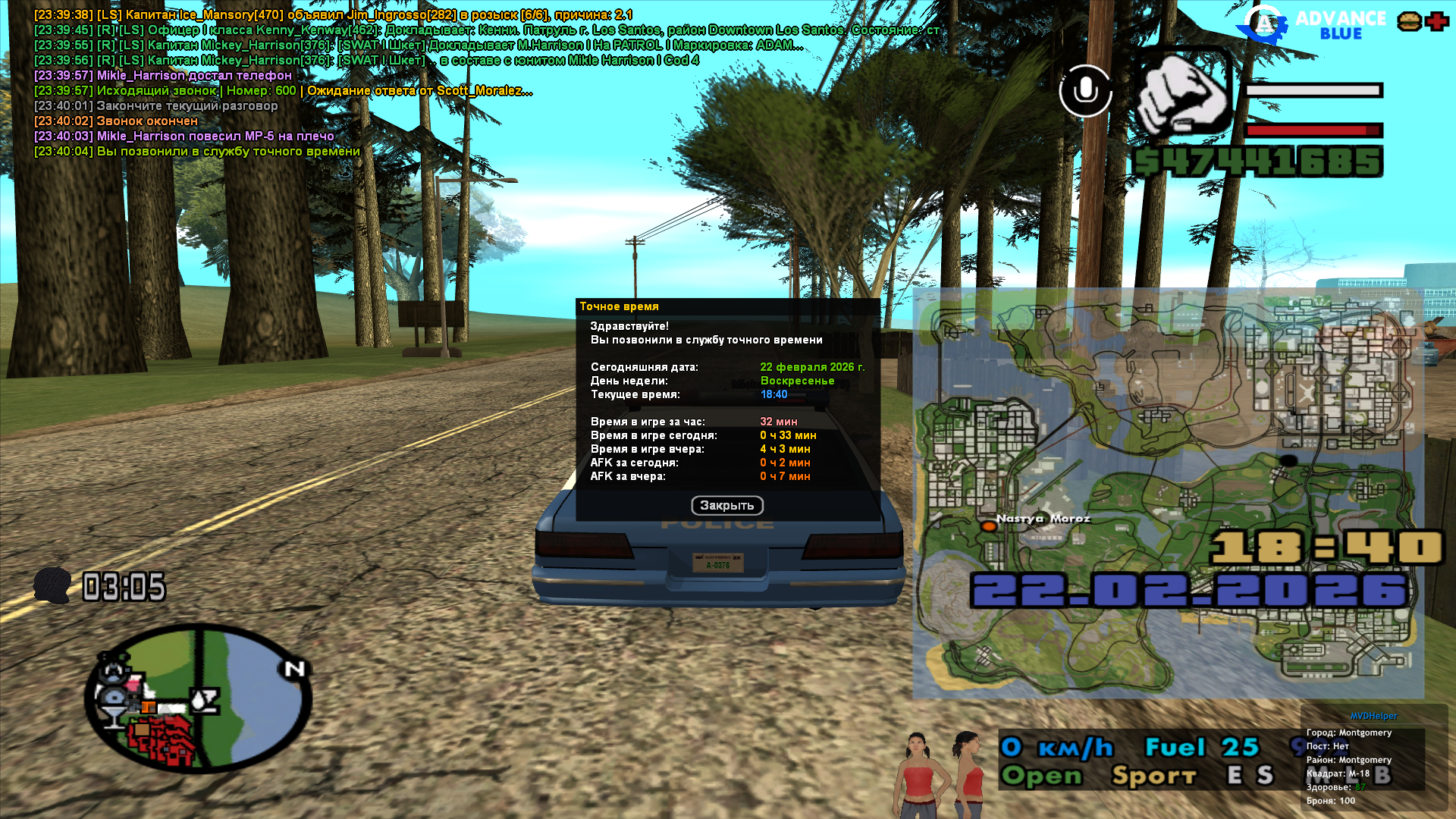This screenshot has height=819, width=1456.
Task: Click the red cross health icon
Action: (x=1436, y=22)
